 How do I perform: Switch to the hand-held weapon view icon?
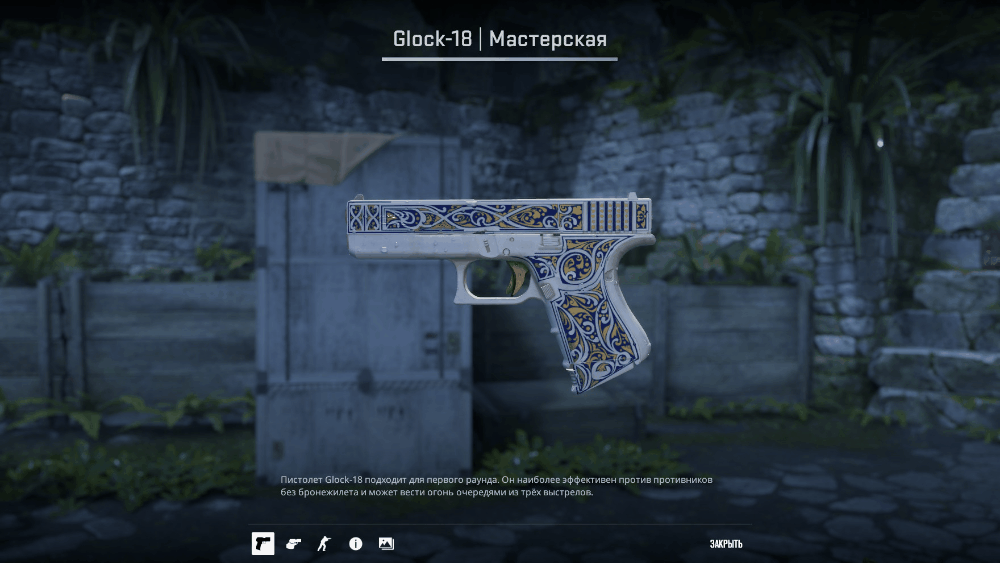(293, 544)
